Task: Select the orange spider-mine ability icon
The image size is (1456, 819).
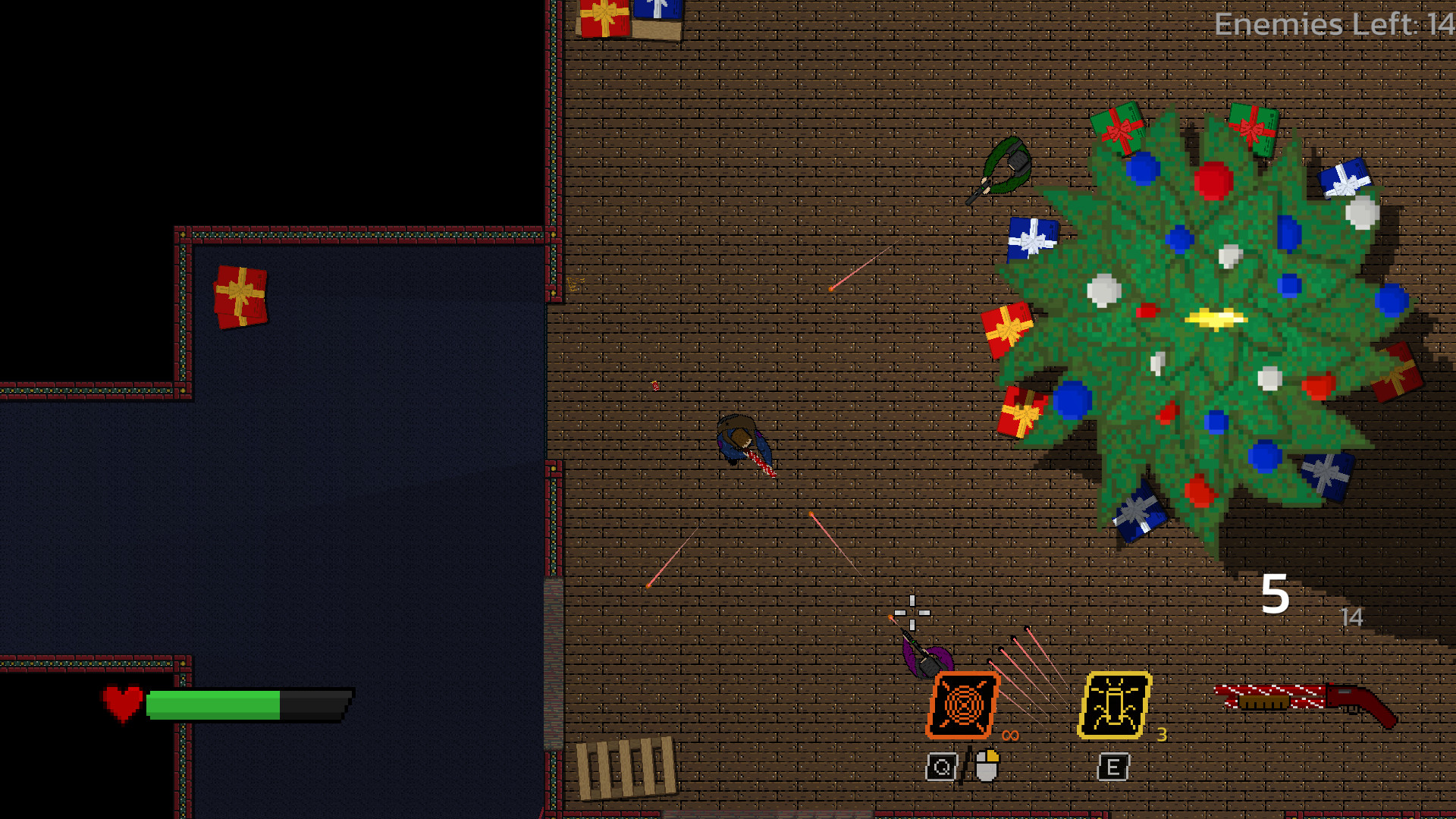Action: [961, 706]
